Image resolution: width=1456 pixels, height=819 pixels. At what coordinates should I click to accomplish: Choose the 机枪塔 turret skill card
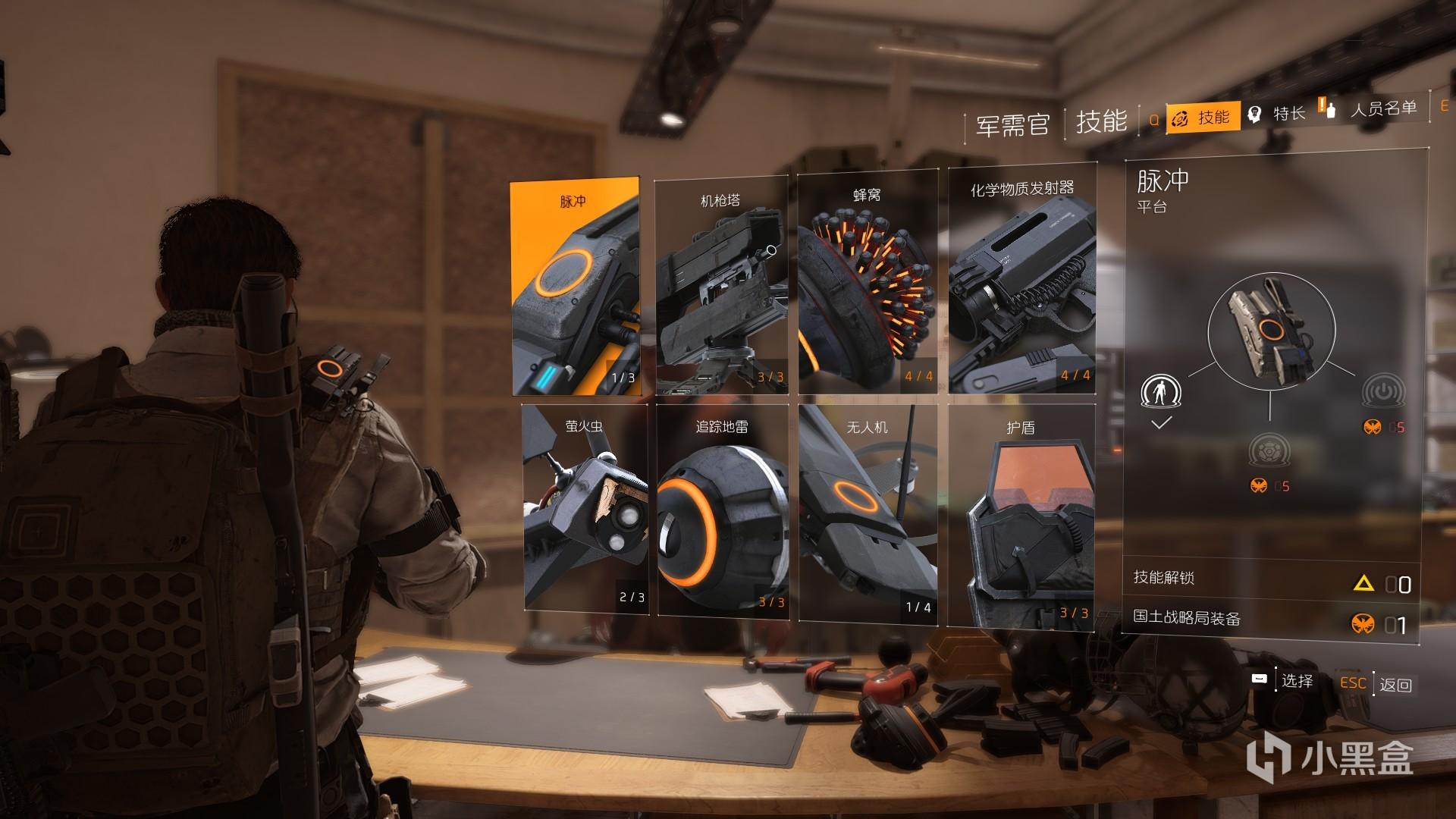[x=720, y=287]
